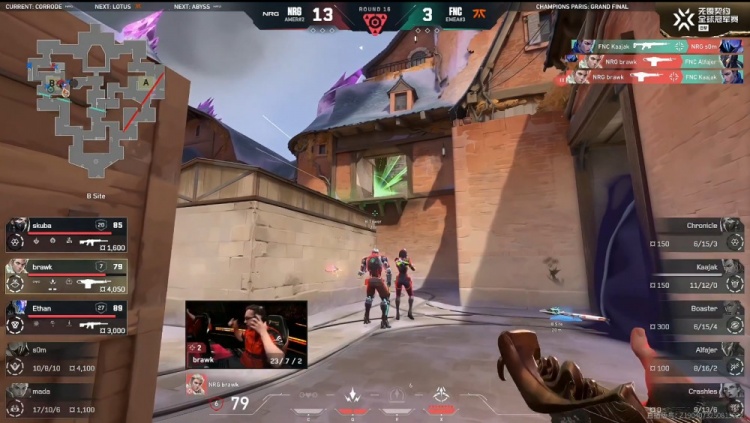Click the NRG team logo in scoreboard
Viewport: 750px width, 423px height.
[x=292, y=15]
